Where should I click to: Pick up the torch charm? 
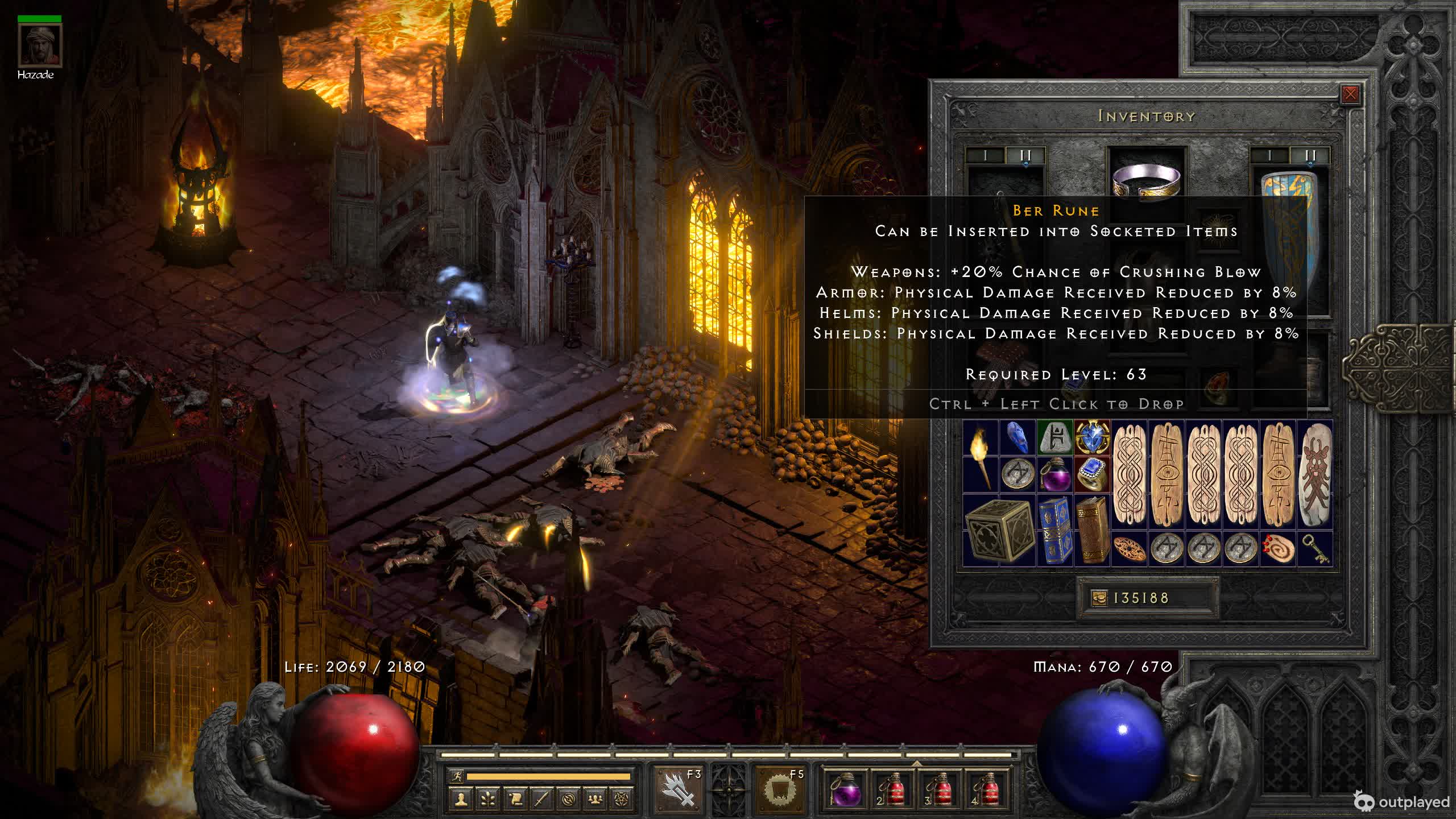981,457
